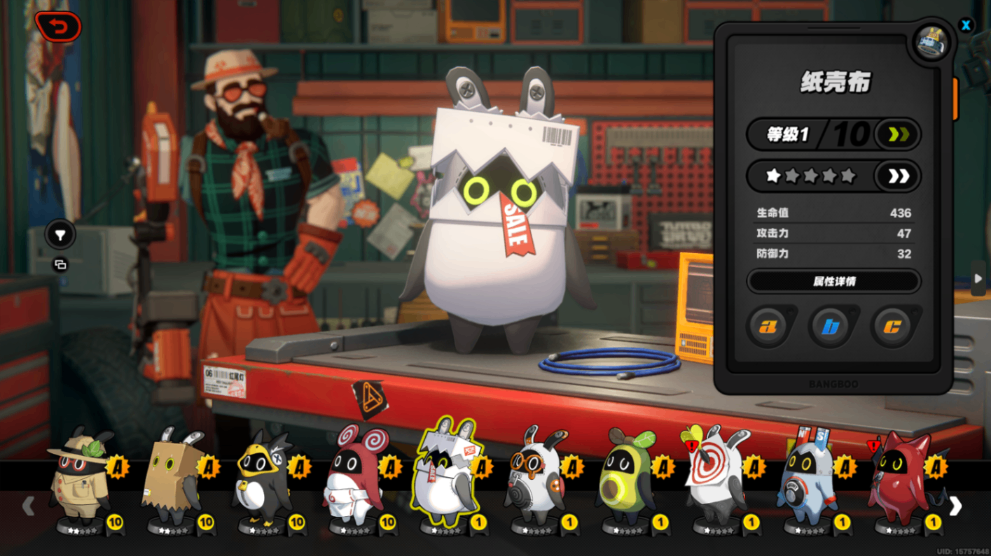The image size is (991, 556).
Task: Close the Bangboo info panel
Action: tap(966, 25)
